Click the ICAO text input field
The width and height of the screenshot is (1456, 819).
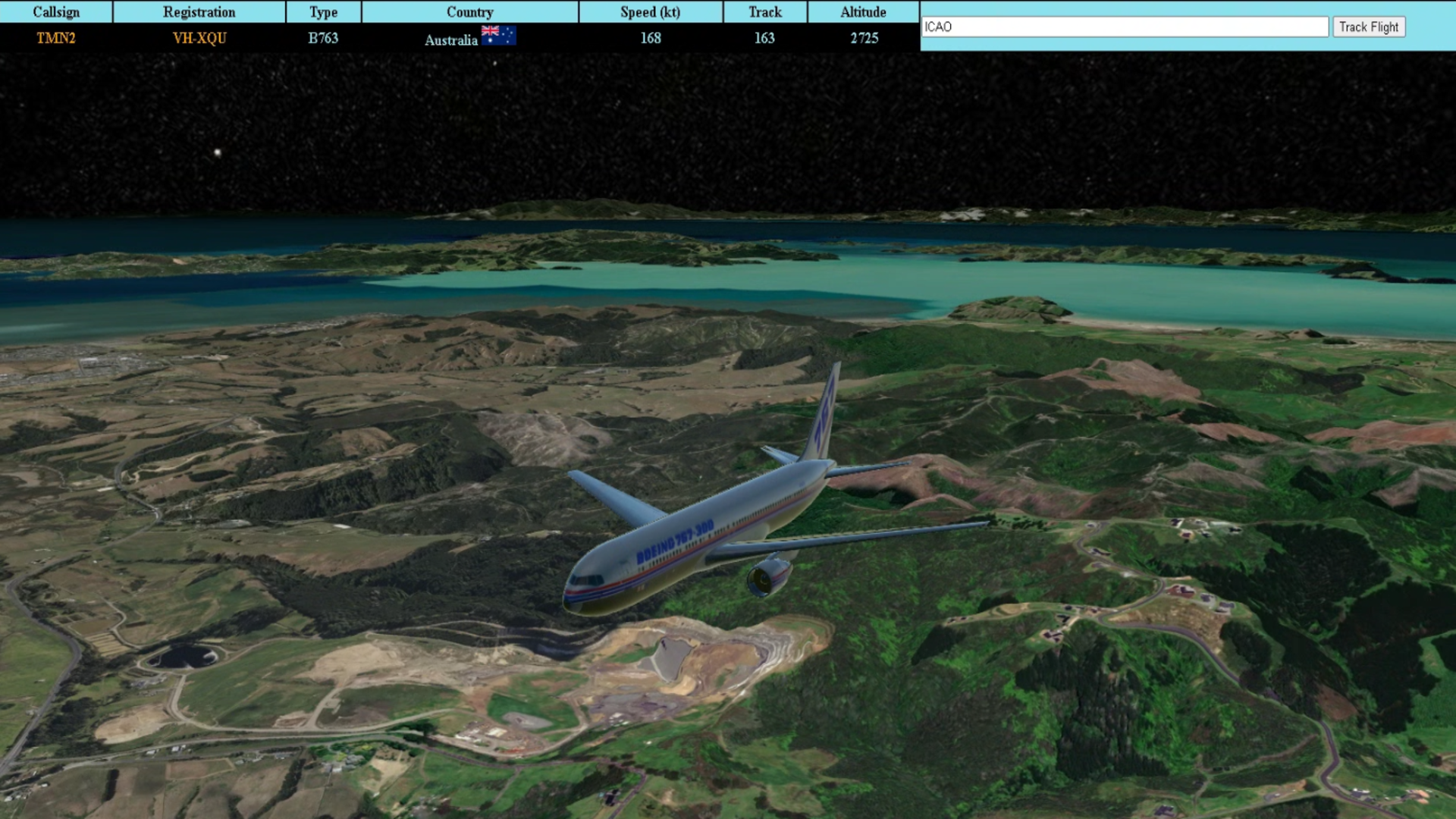tap(1124, 27)
